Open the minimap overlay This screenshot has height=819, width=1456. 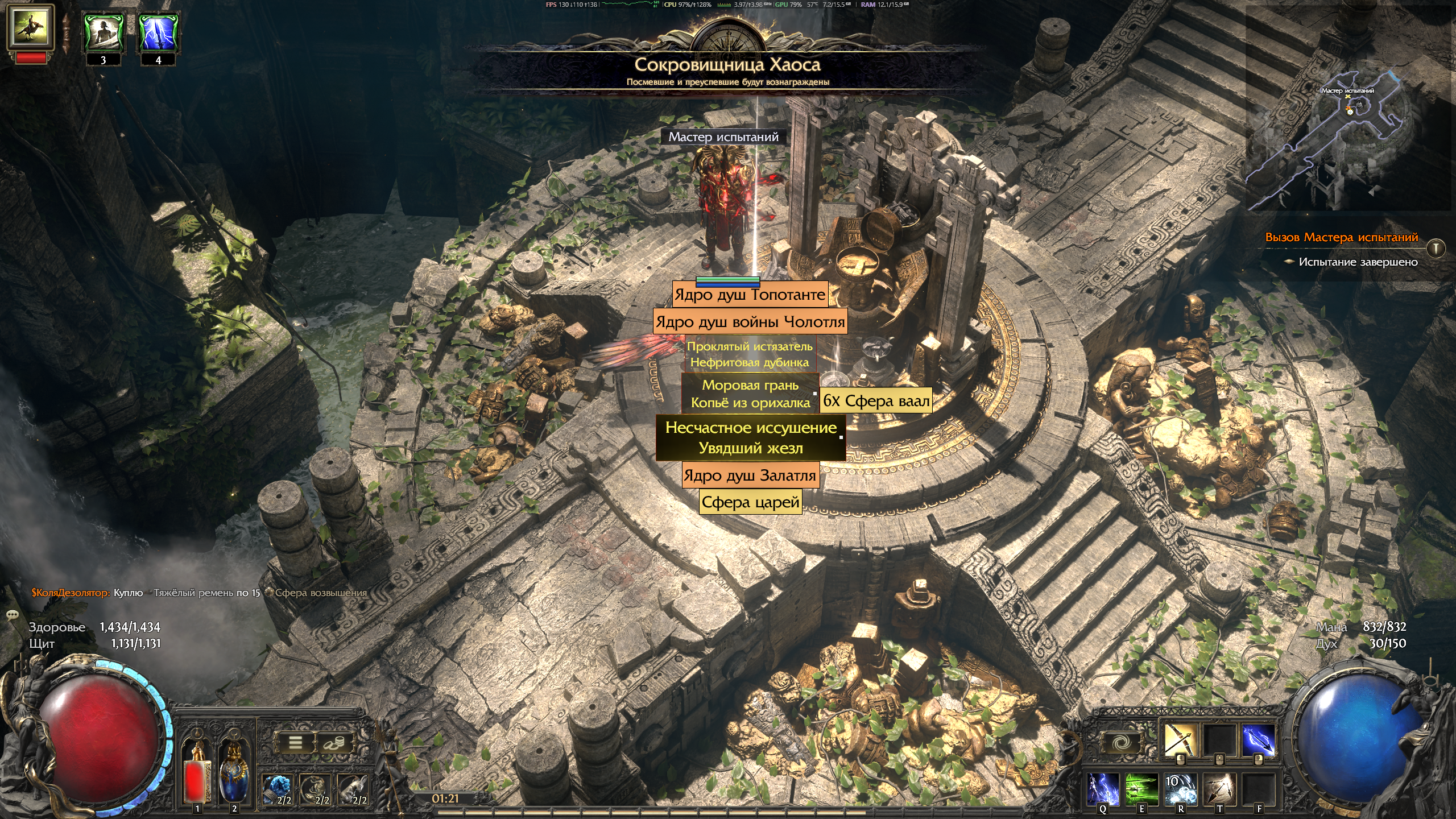point(1348,136)
